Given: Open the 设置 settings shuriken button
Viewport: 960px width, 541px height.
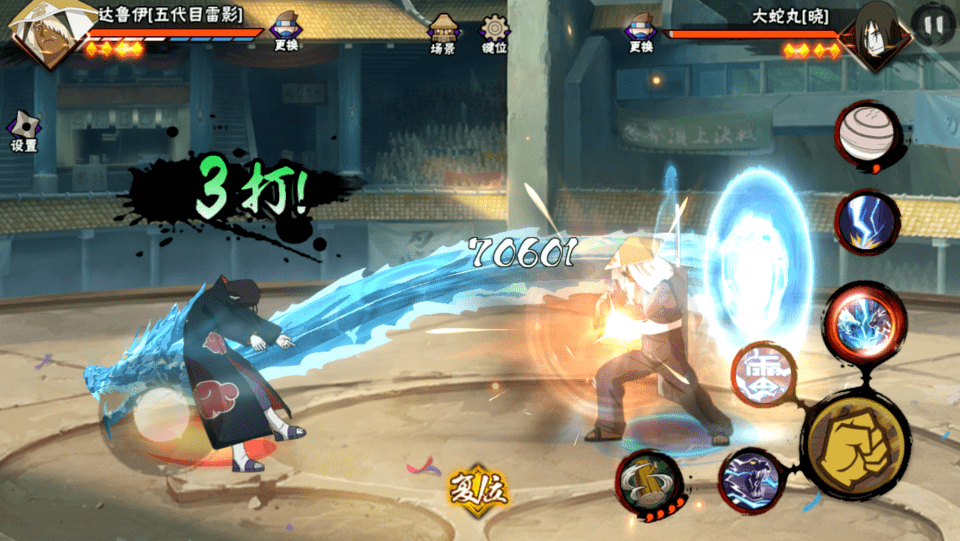Looking at the screenshot, I should (x=24, y=131).
